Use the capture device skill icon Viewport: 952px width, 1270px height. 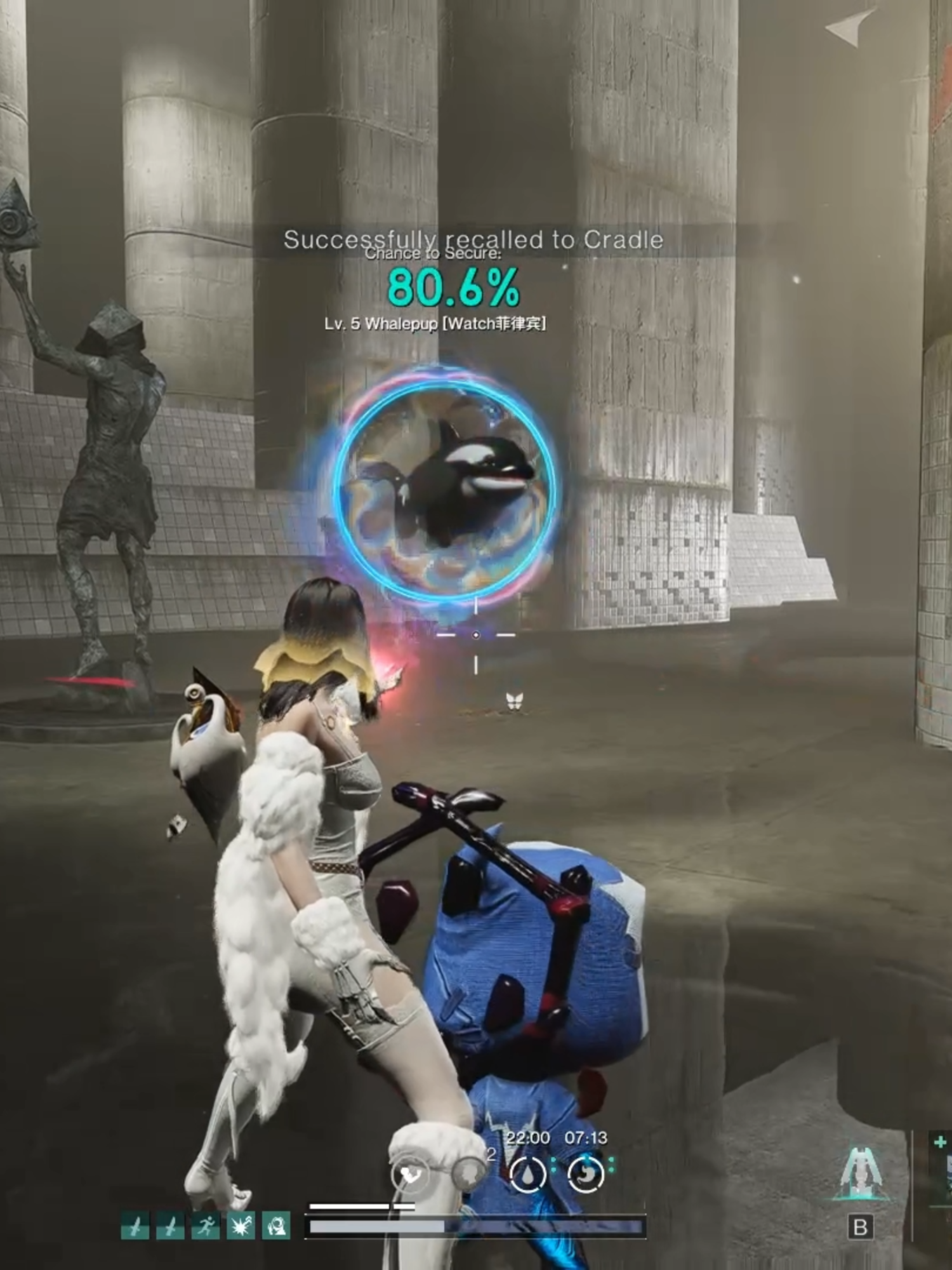277,1226
